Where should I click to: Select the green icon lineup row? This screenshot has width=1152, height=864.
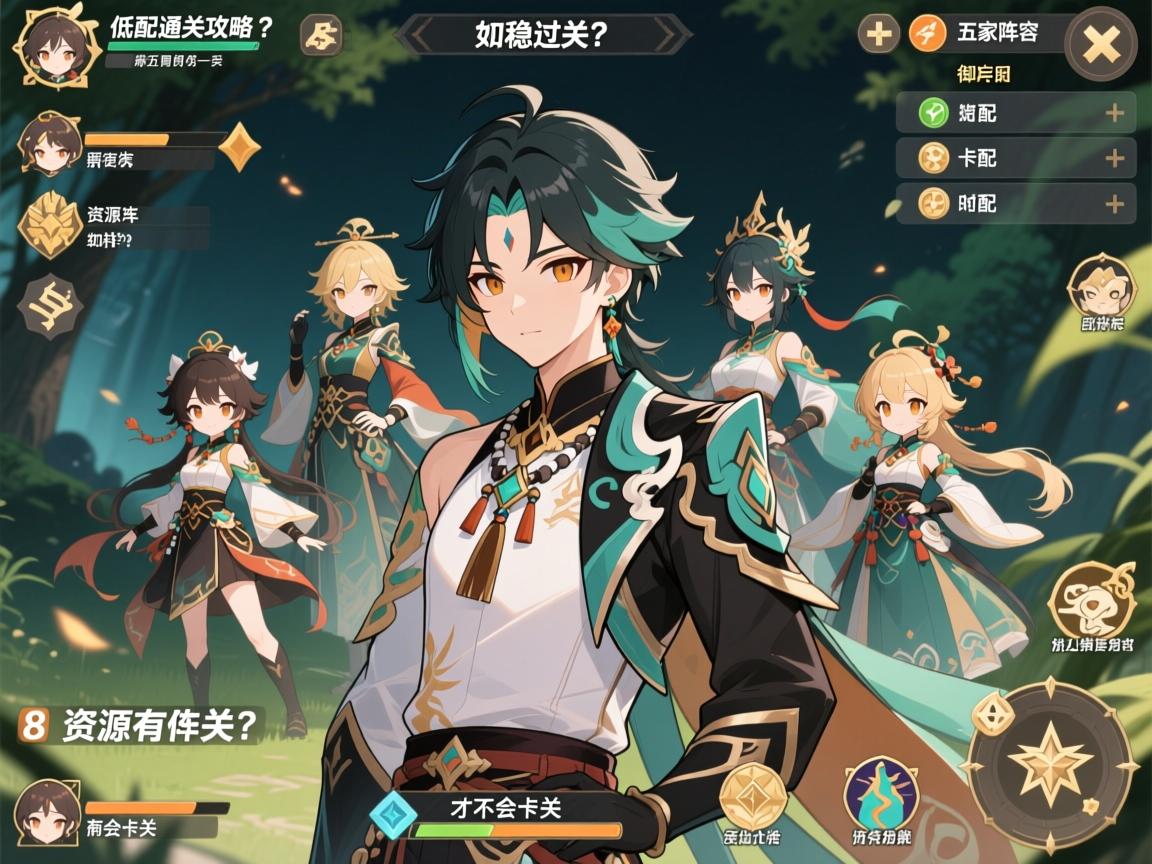(1015, 113)
